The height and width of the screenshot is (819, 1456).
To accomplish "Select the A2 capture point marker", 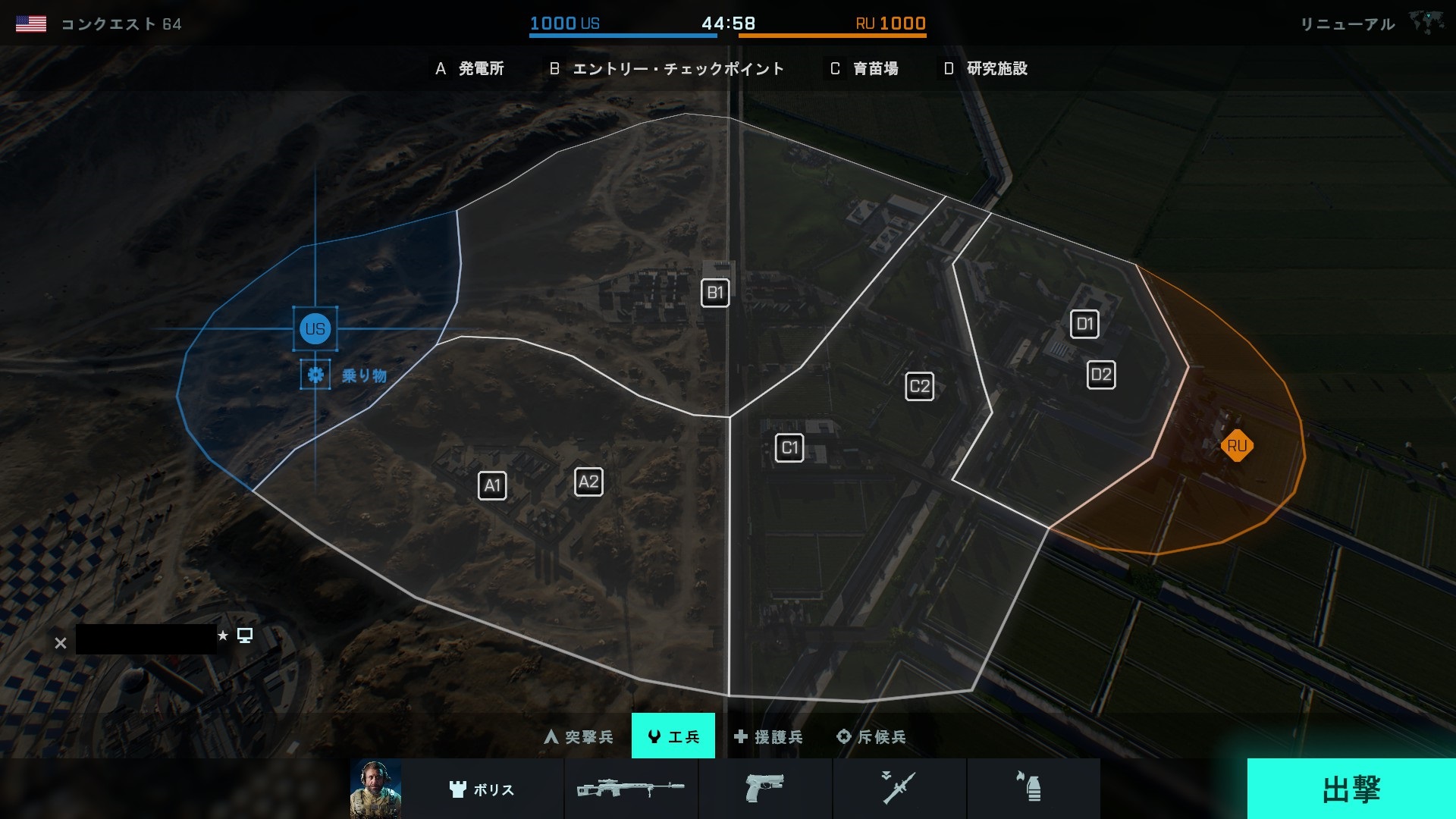I will coord(588,482).
